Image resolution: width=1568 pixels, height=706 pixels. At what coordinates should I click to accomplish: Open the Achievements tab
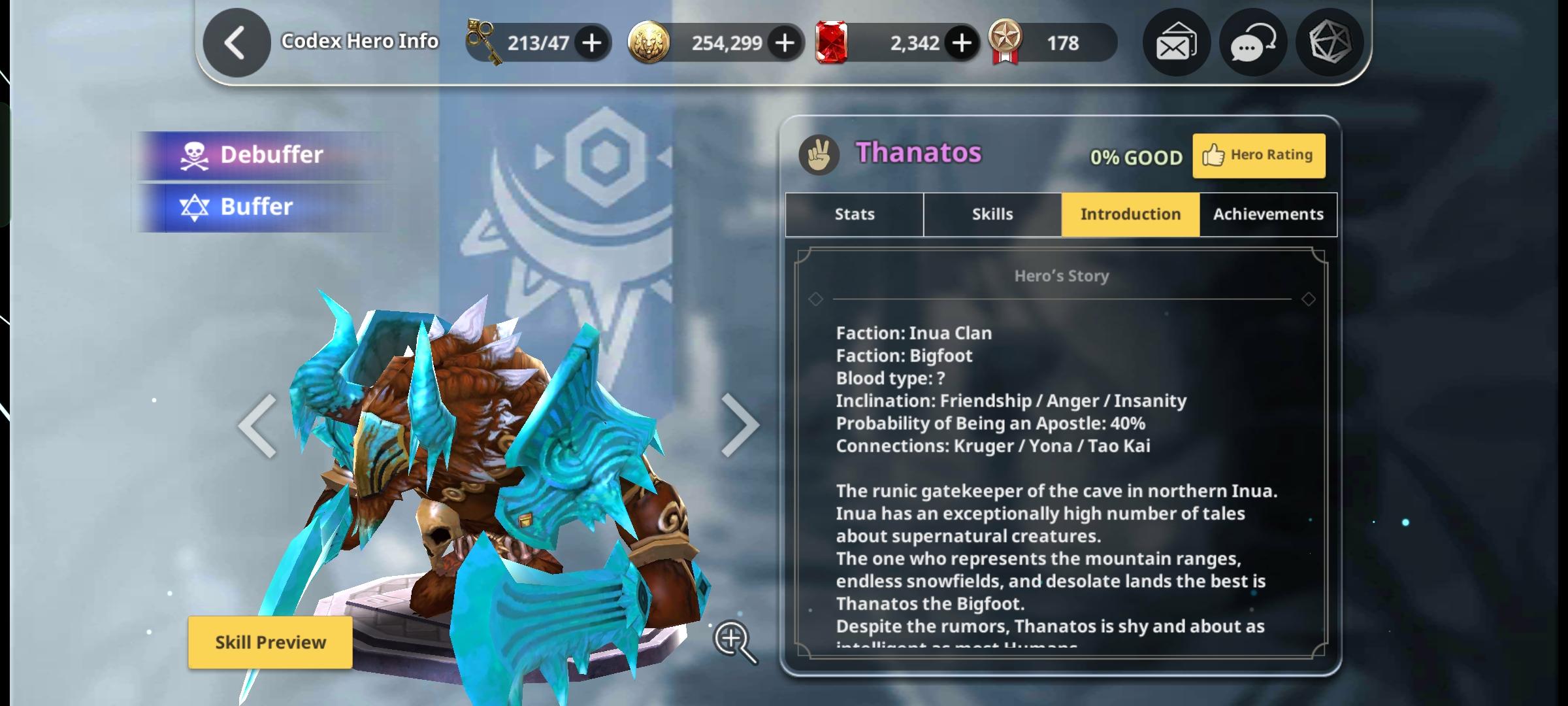[x=1267, y=214]
